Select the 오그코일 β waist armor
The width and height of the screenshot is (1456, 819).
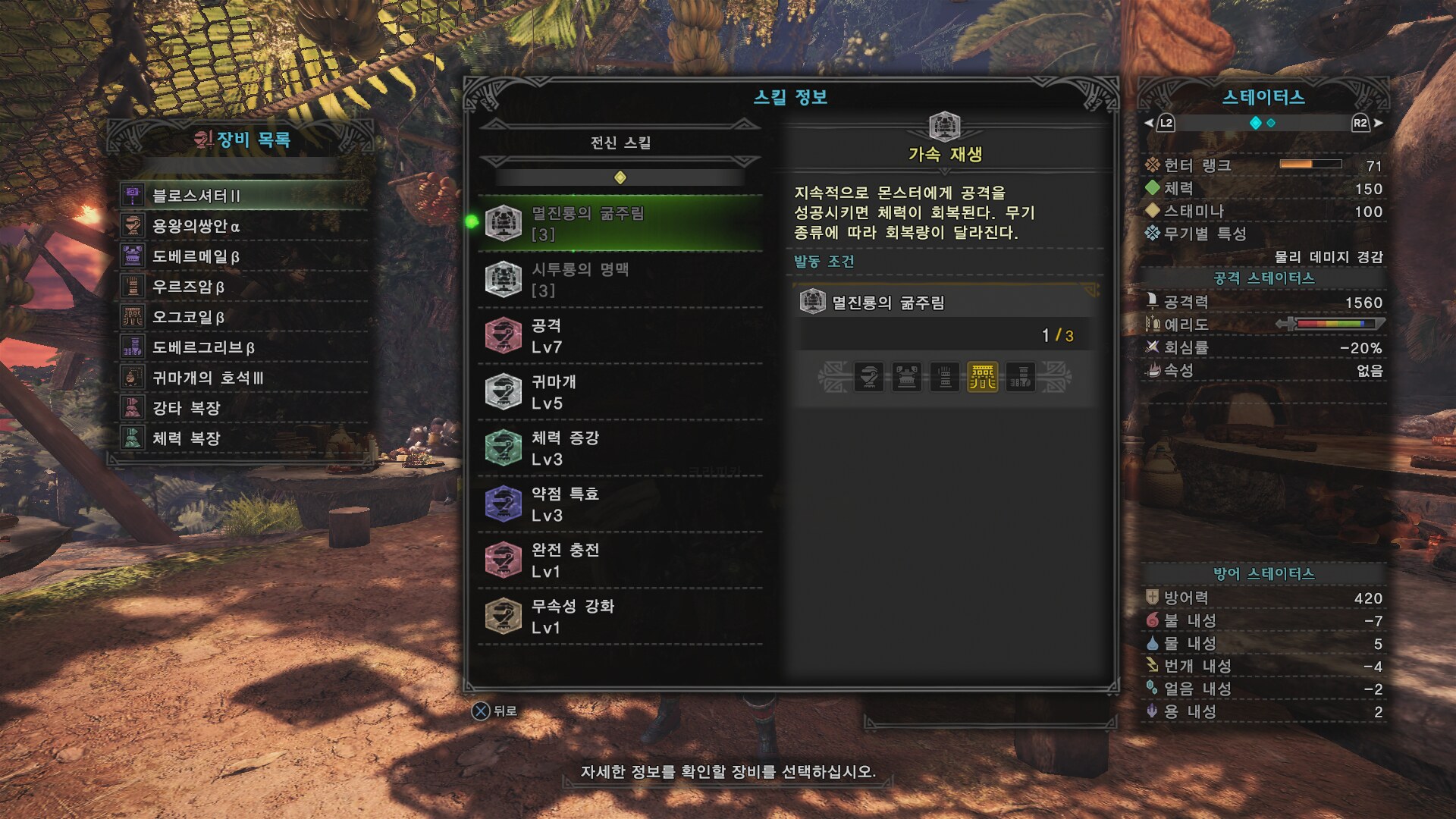coord(243,317)
